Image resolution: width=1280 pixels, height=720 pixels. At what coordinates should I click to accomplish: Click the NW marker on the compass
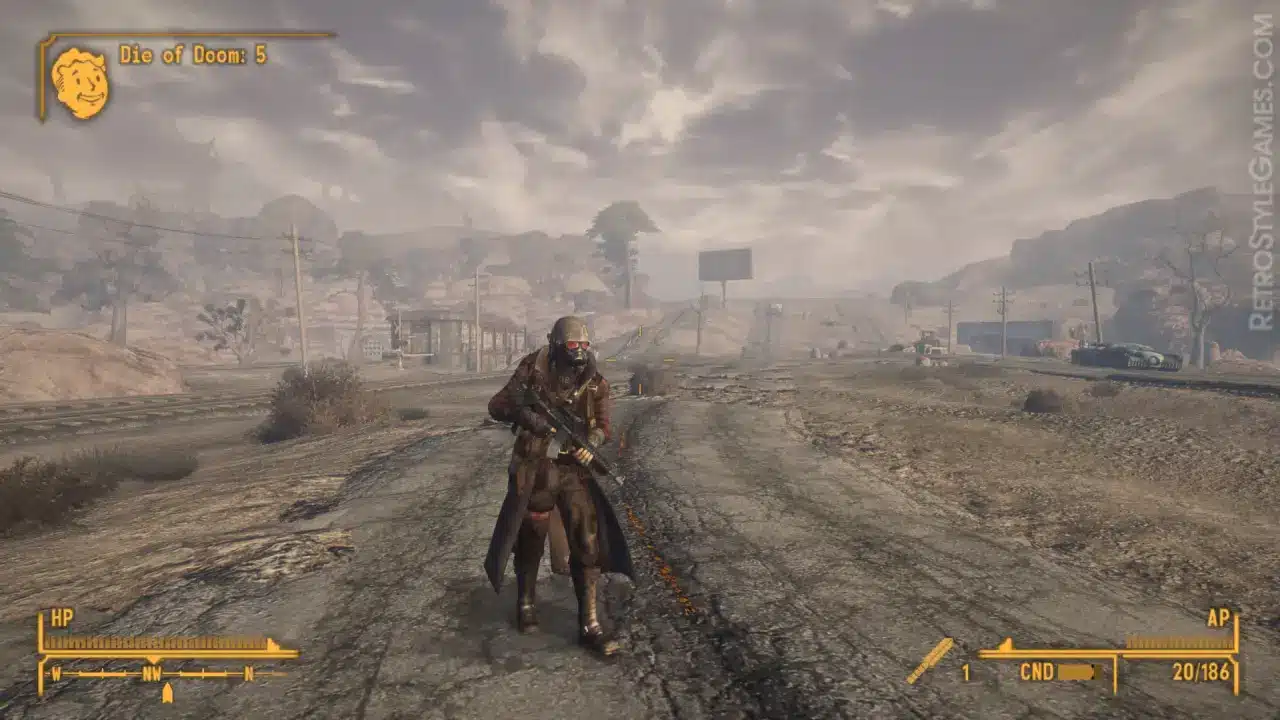(152, 673)
